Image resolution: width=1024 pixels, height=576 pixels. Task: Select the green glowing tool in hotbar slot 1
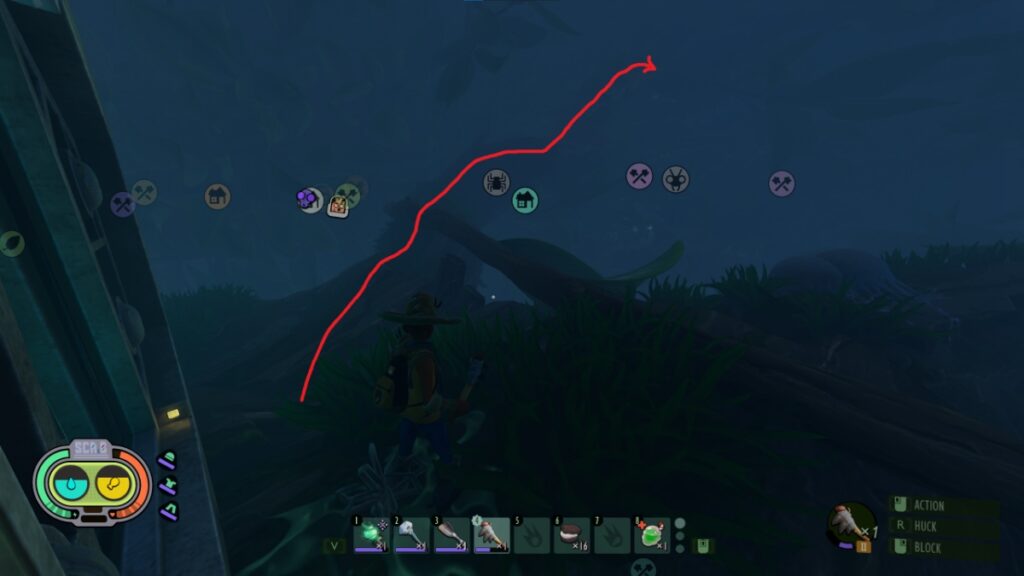371,535
